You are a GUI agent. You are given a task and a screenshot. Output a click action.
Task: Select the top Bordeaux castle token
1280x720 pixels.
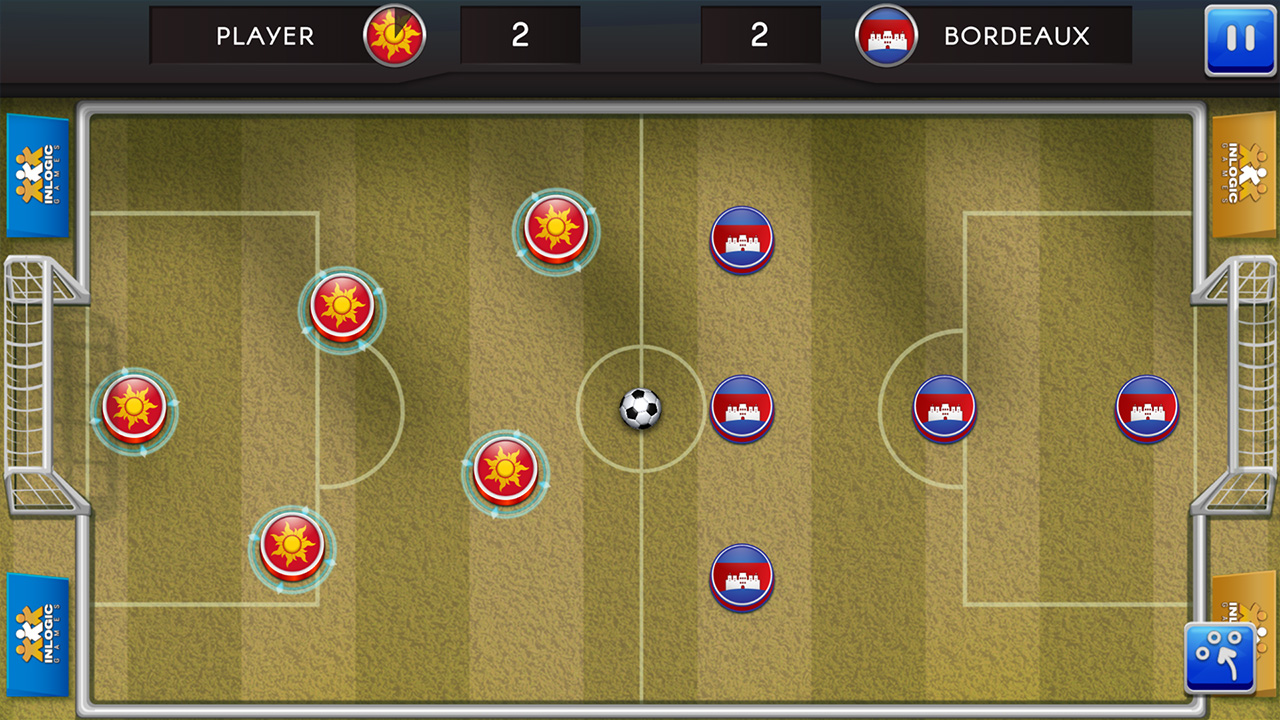pyautogui.click(x=742, y=239)
